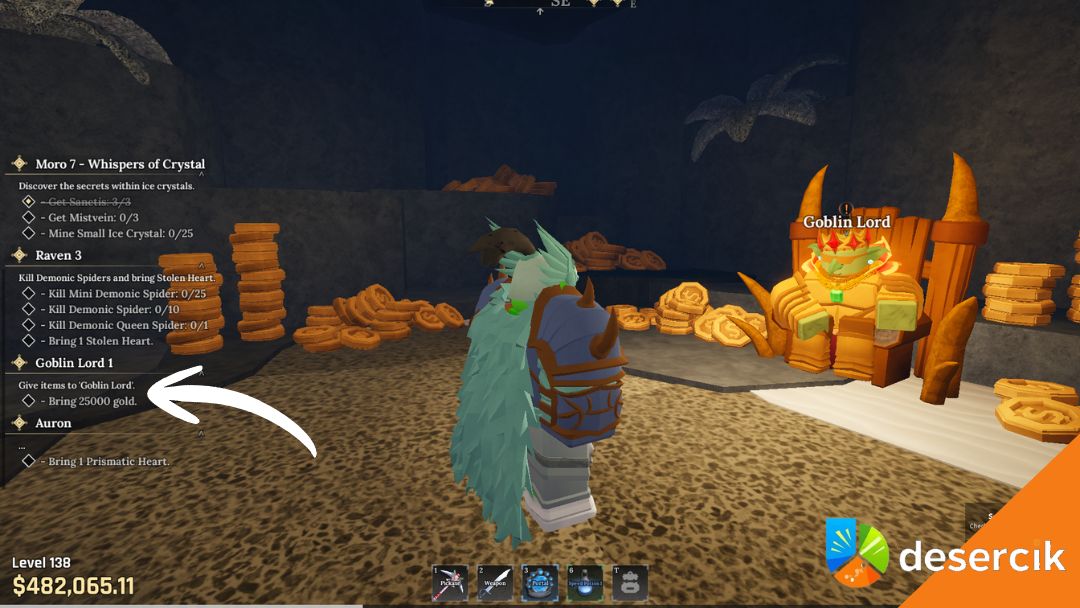Open the backpack inventory slot
The image size is (1080, 608).
tap(630, 583)
